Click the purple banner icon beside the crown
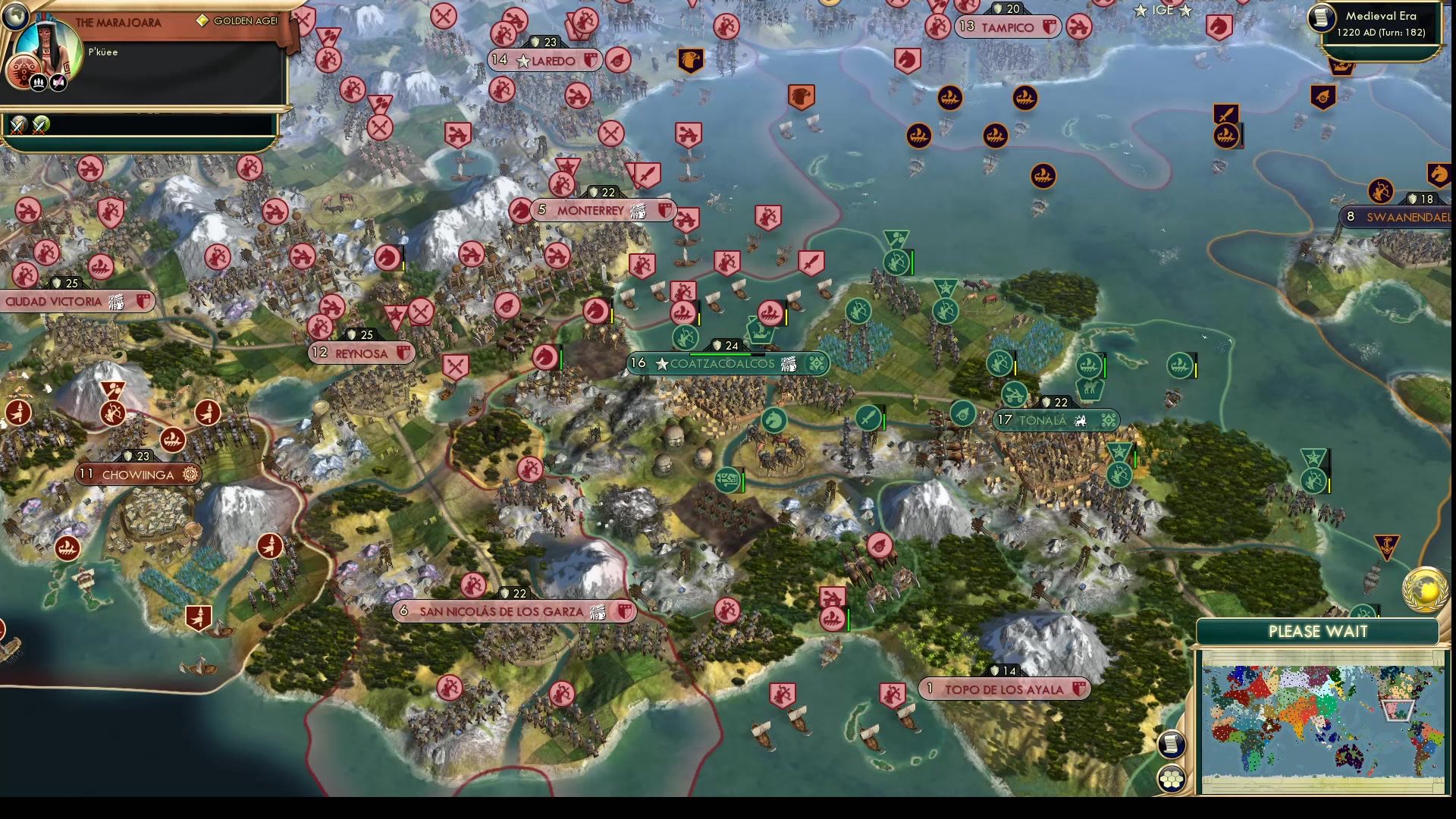The height and width of the screenshot is (819, 1456). click(x=57, y=82)
